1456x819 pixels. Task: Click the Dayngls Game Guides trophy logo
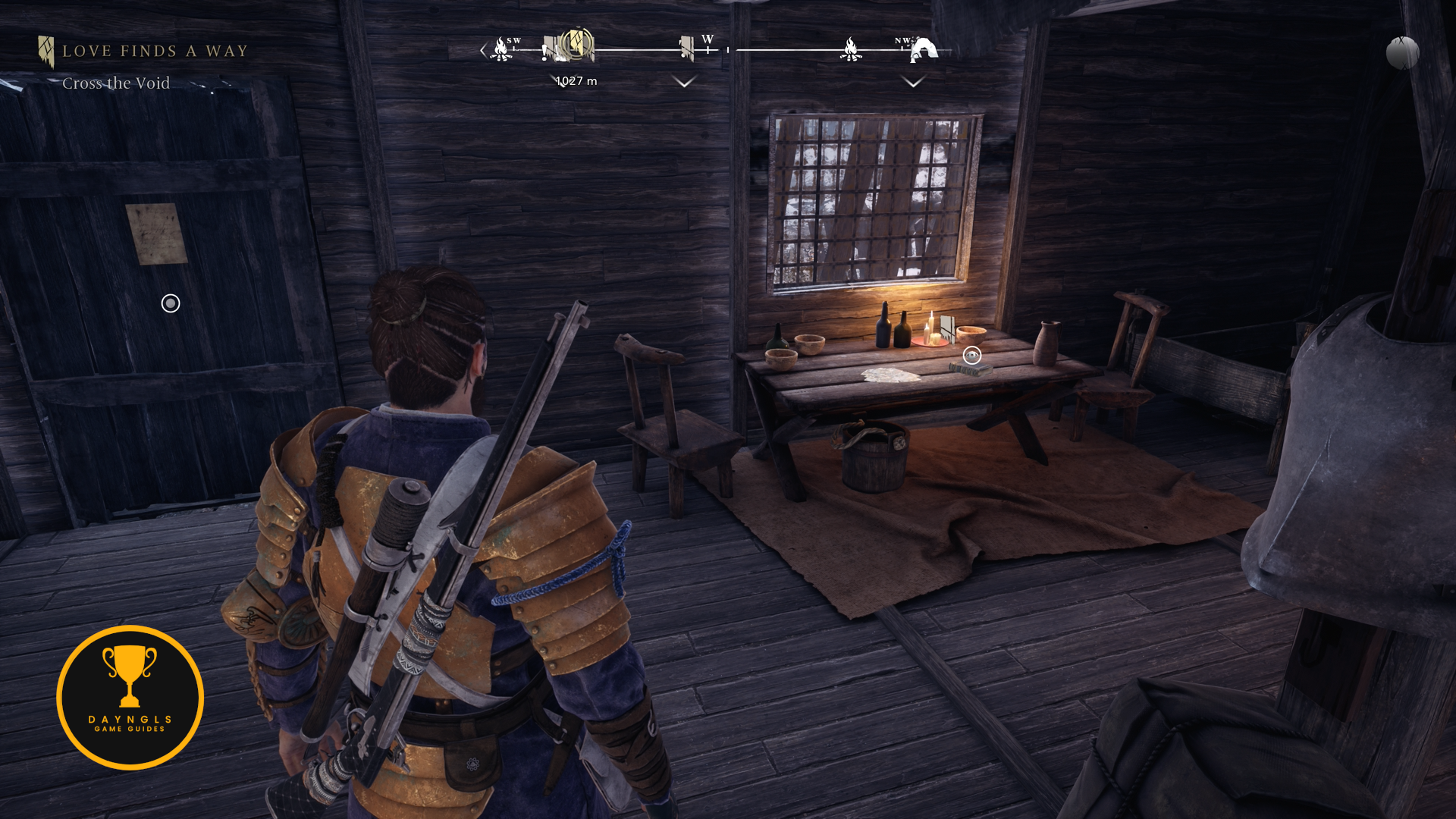pyautogui.click(x=130, y=697)
